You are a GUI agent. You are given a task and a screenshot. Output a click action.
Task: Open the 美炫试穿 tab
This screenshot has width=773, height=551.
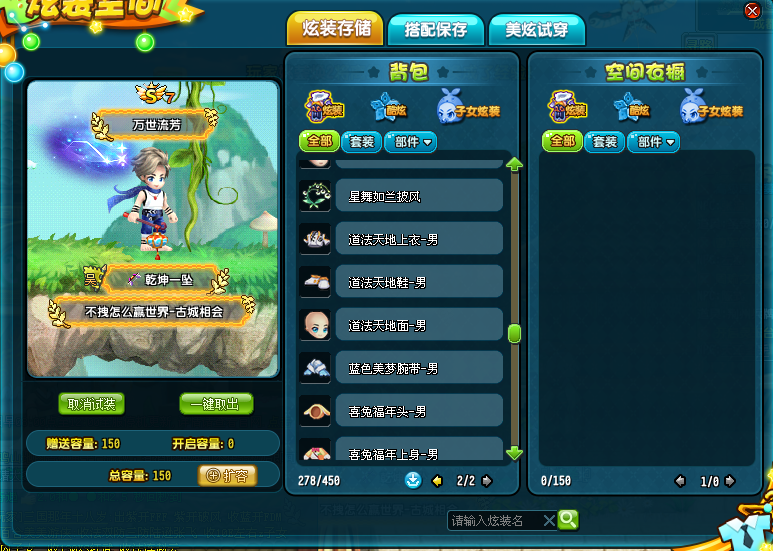tap(537, 30)
